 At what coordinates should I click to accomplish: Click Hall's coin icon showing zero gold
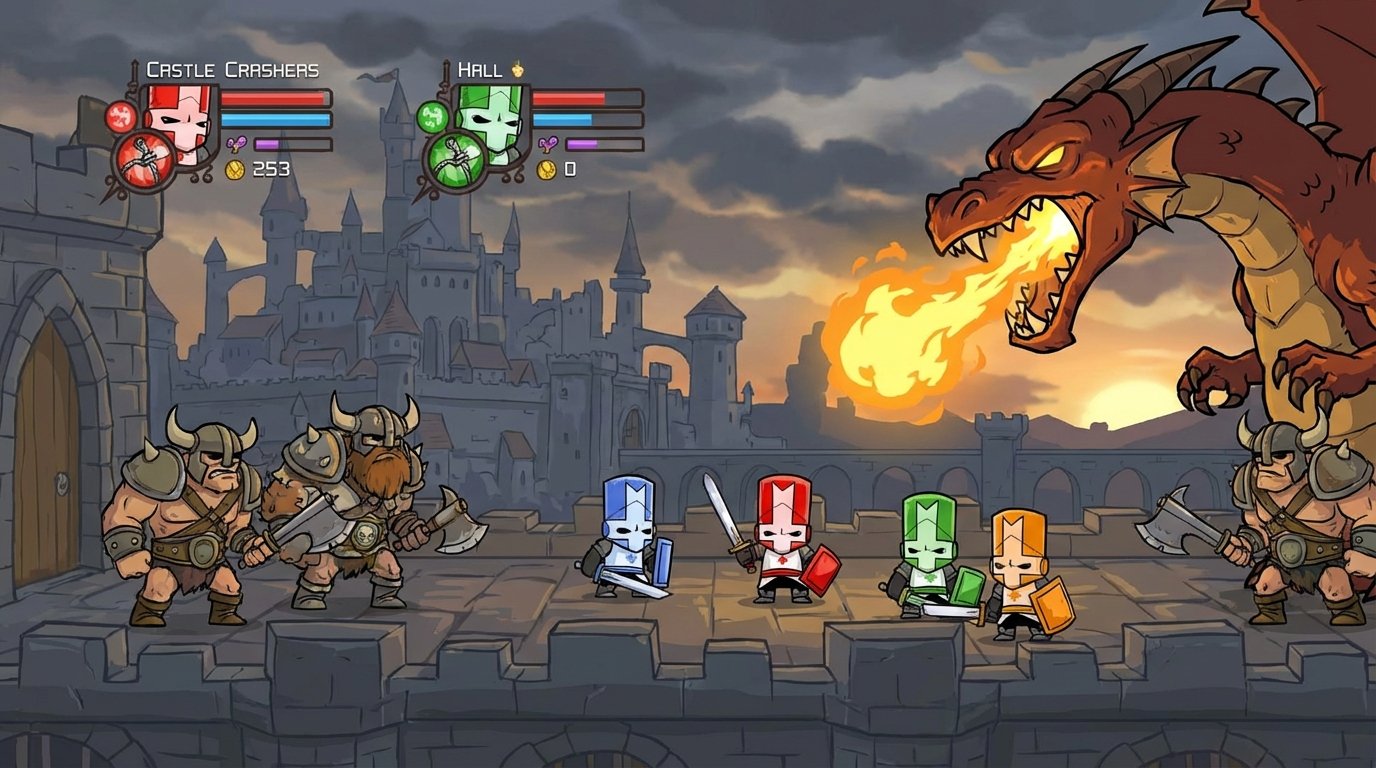coord(545,168)
